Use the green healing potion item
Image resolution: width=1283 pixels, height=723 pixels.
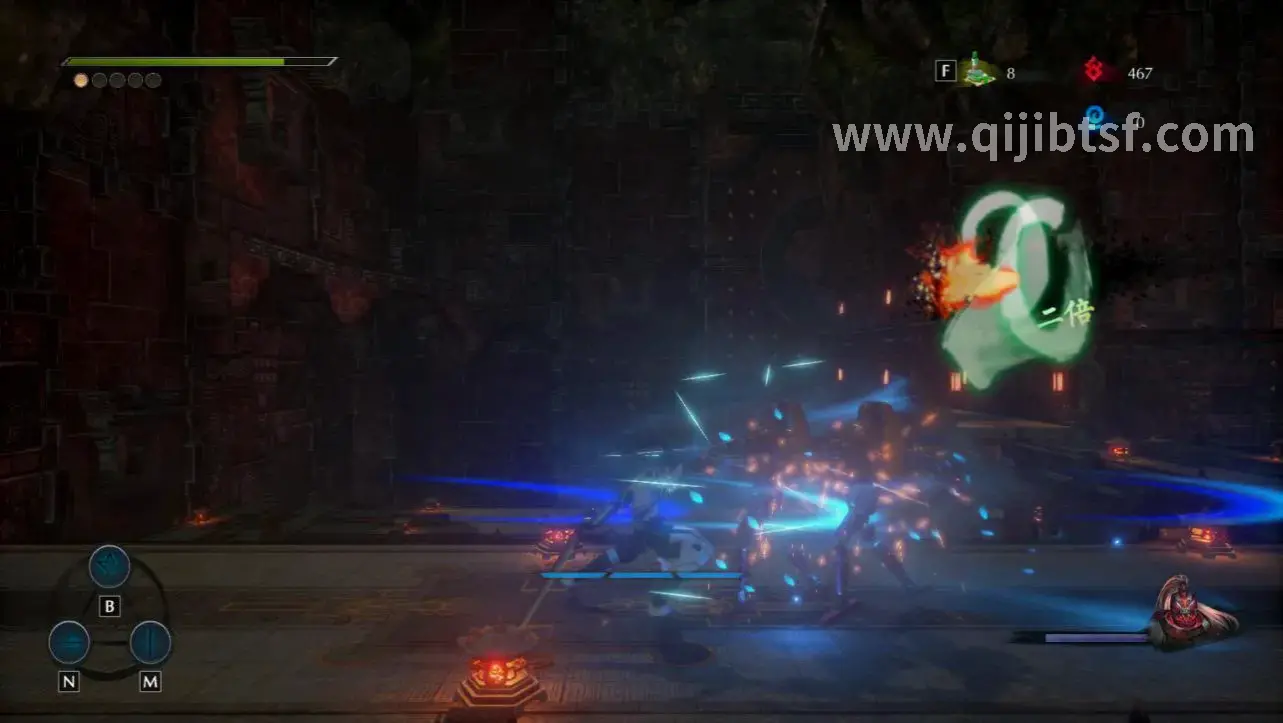pos(979,70)
